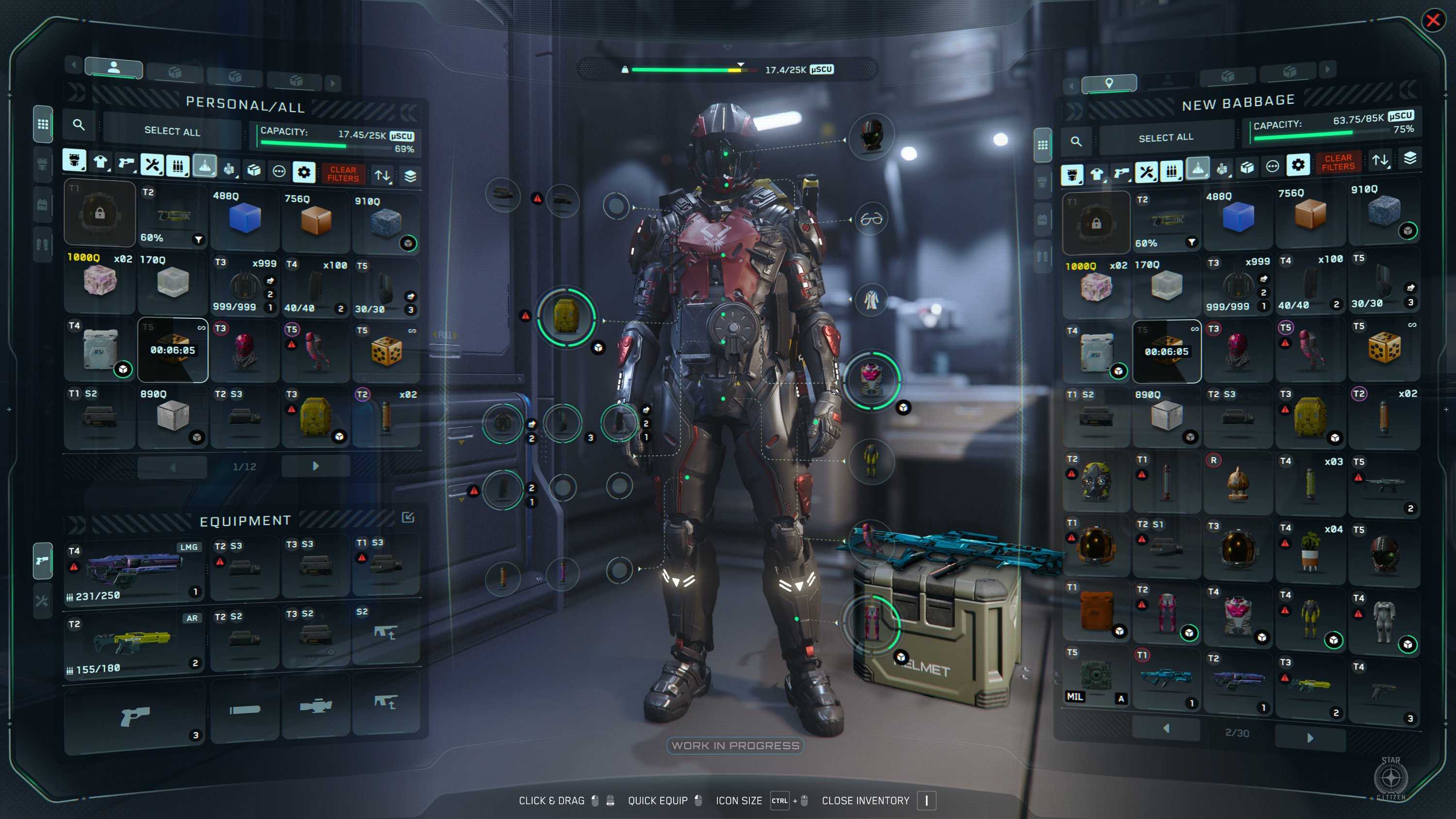
Task: Close the inventory with the red X
Action: point(1432,21)
